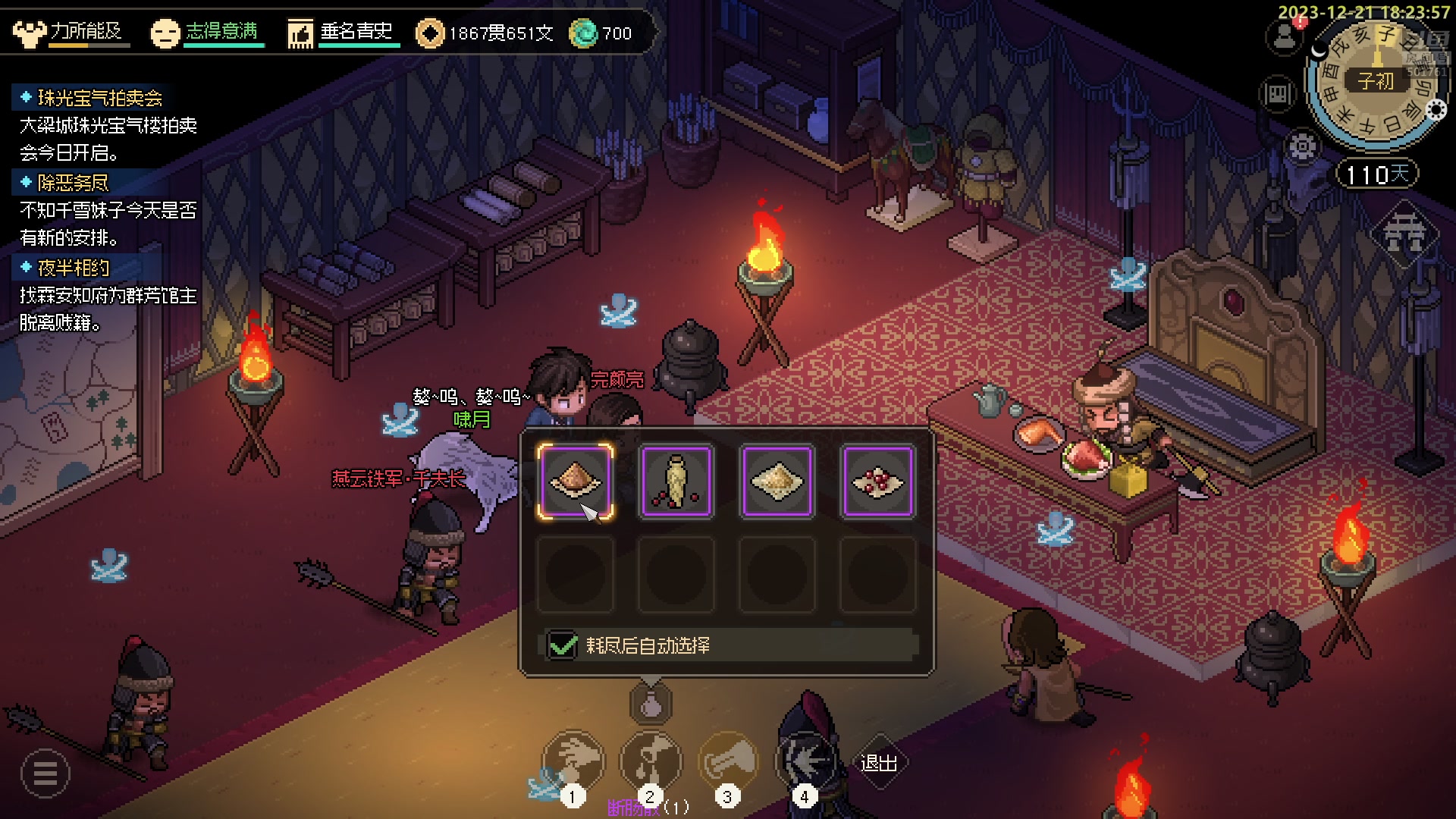The image size is (1456, 819).
Task: Toggle the 耗尽后自动选择 checkbox
Action: (x=563, y=645)
